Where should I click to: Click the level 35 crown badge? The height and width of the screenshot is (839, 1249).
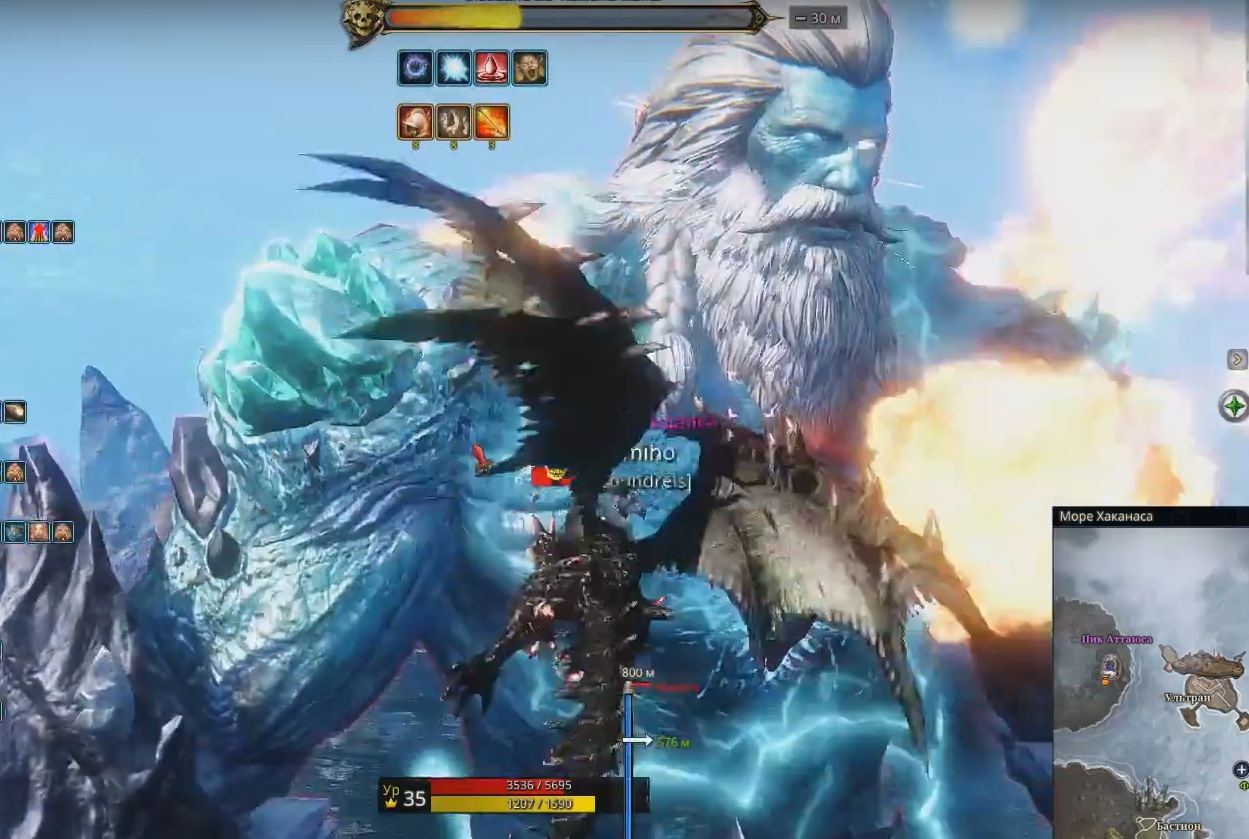(x=404, y=797)
